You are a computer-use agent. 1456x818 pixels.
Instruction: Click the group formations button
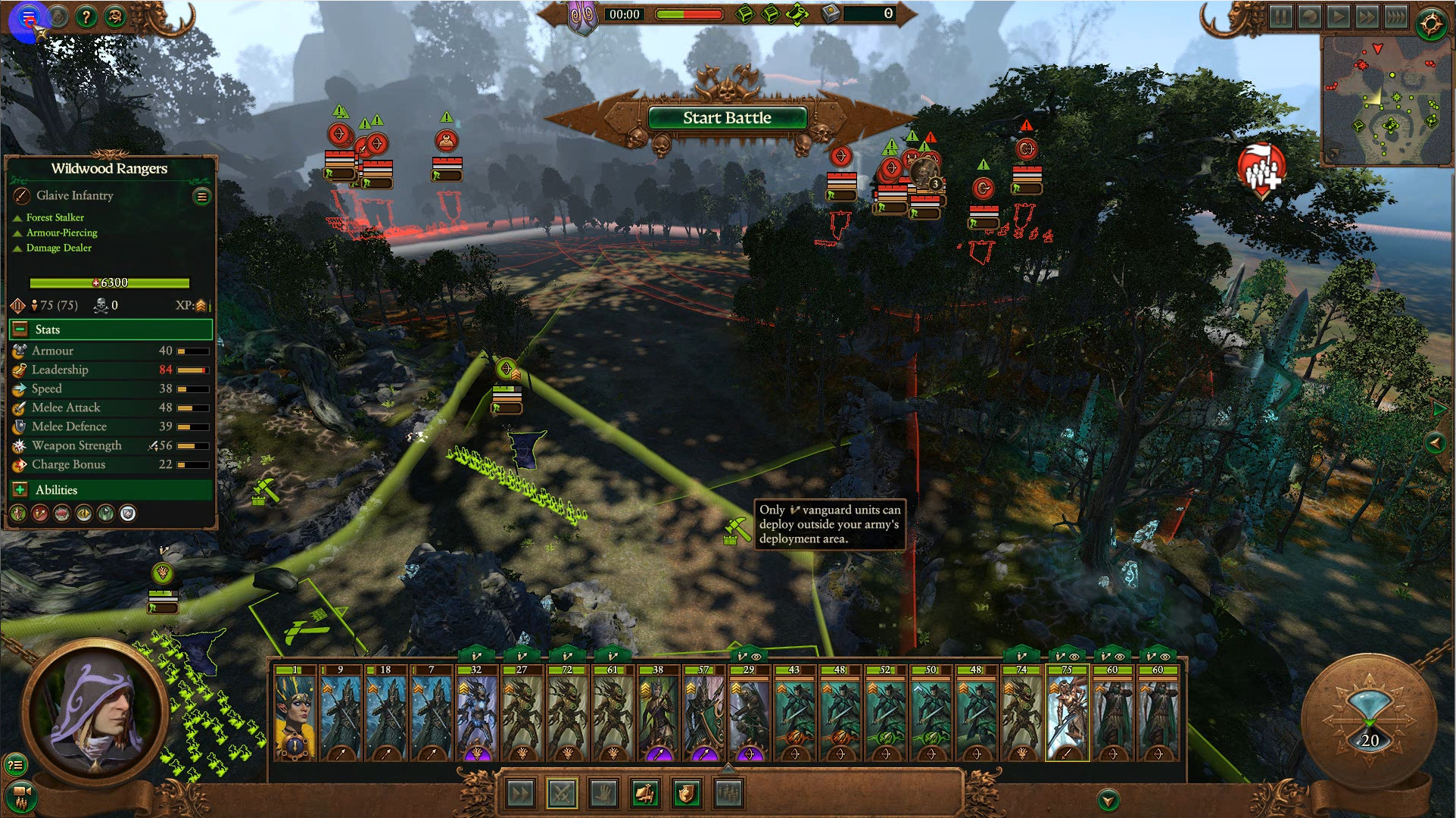tap(728, 794)
